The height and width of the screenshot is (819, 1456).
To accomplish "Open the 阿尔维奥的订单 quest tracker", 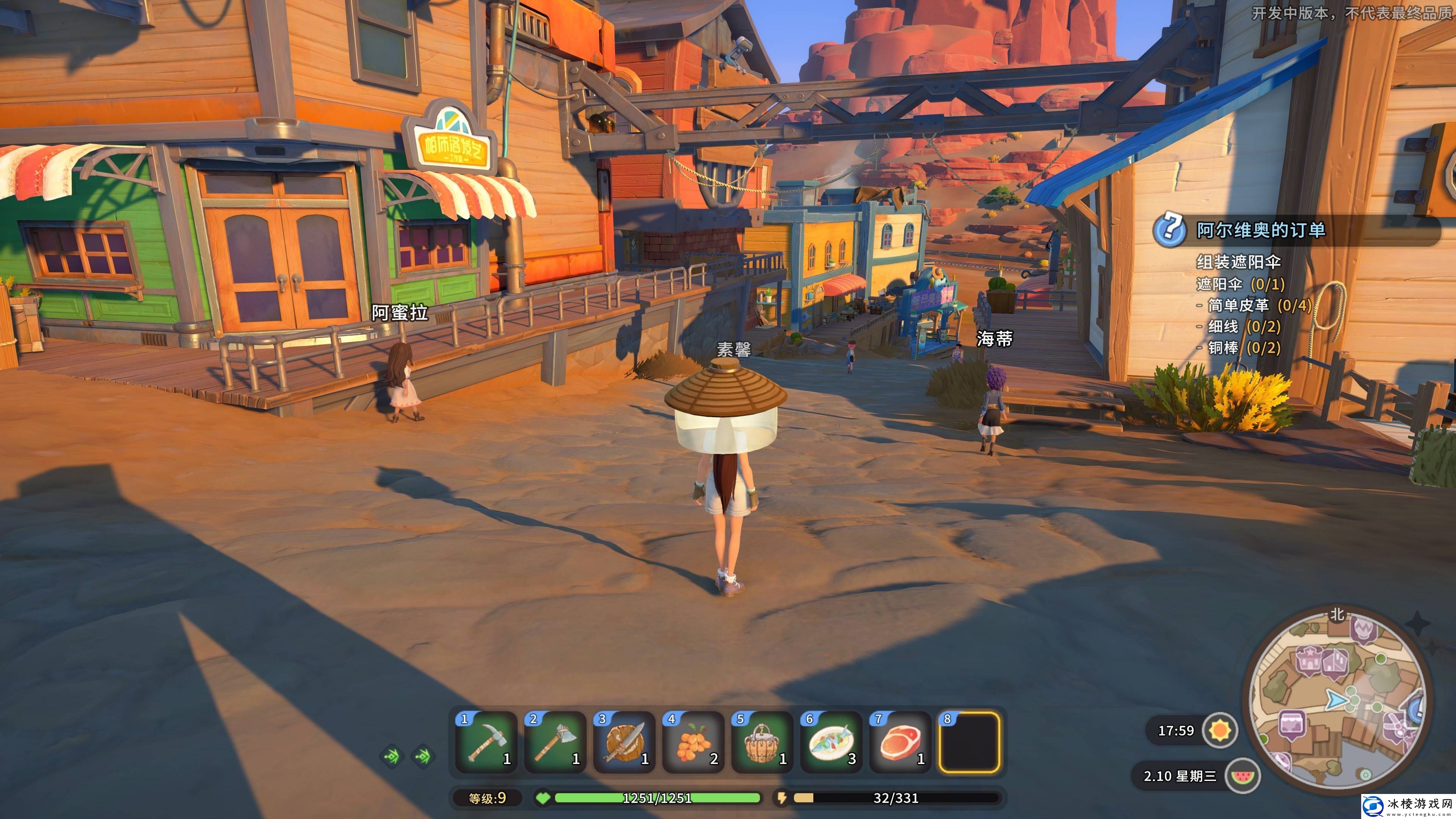I will tap(1260, 230).
